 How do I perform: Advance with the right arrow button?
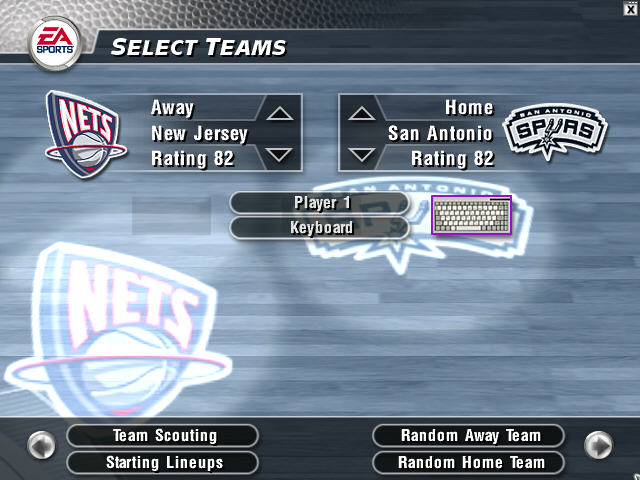(598, 444)
